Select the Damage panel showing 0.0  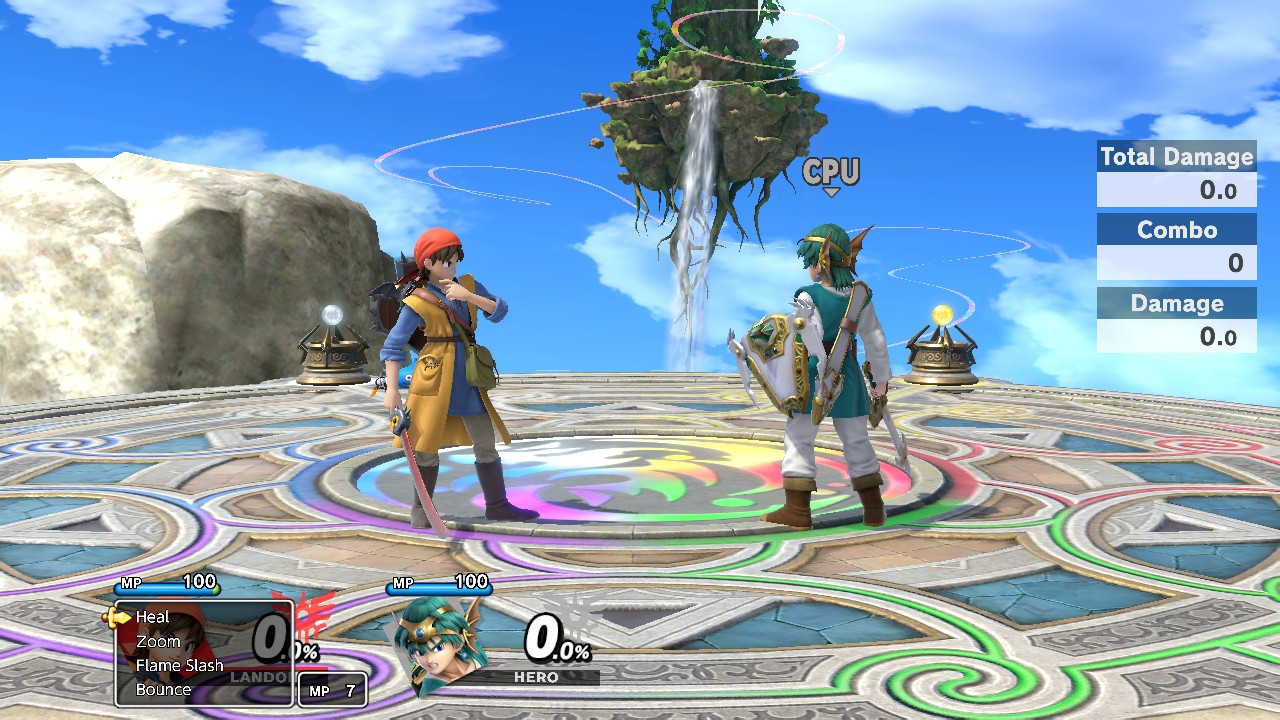[1176, 319]
